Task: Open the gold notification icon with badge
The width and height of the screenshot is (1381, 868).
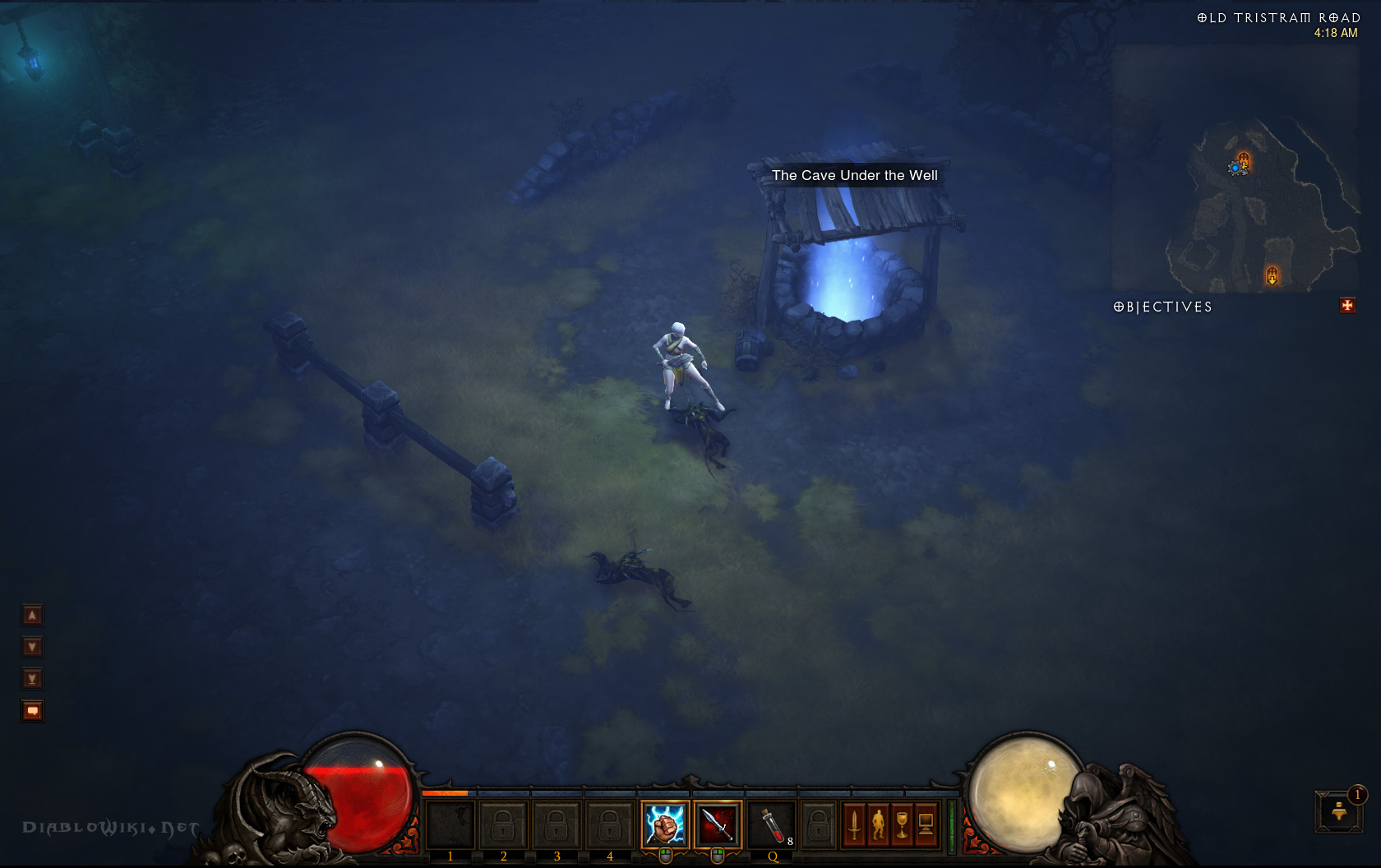Action: 1339,811
